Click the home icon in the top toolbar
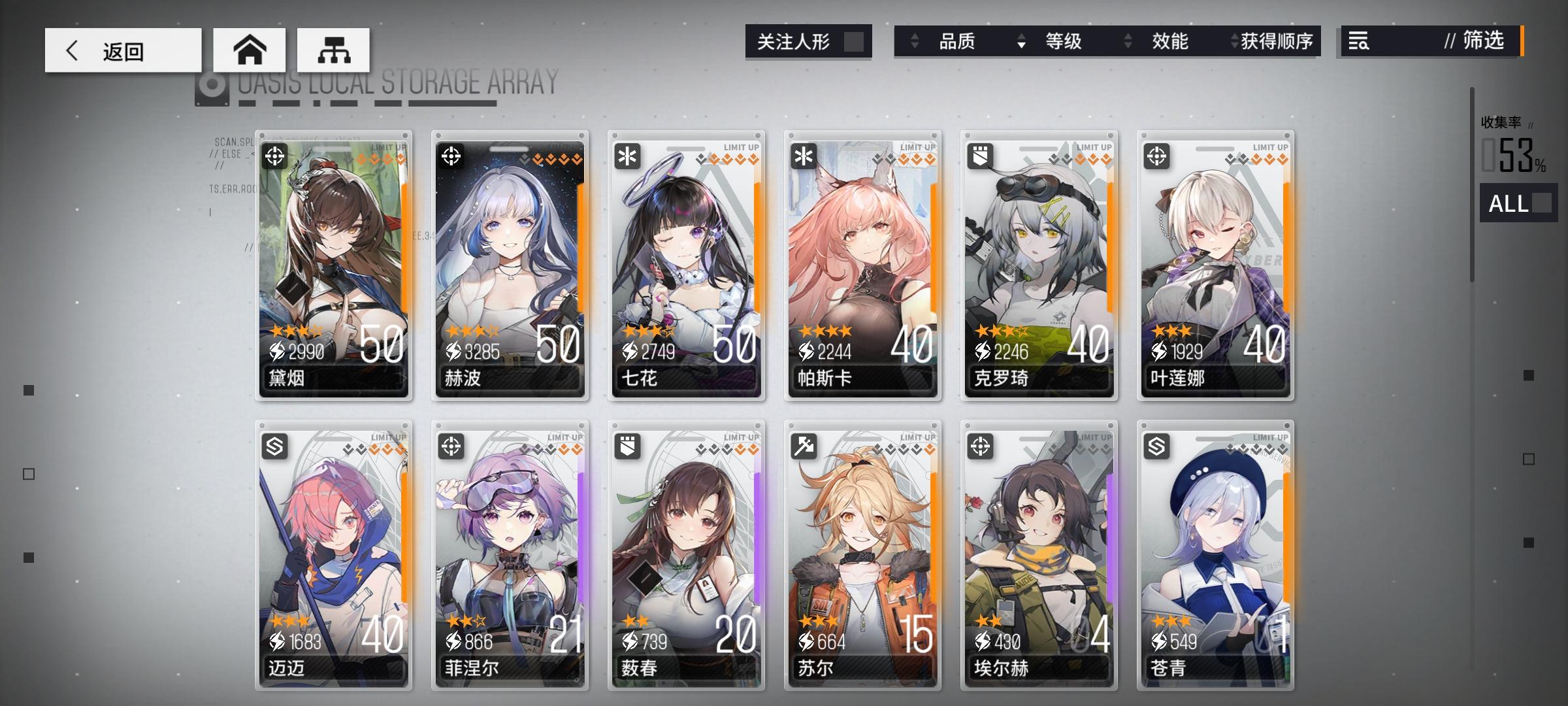The image size is (1568, 706). coord(250,48)
